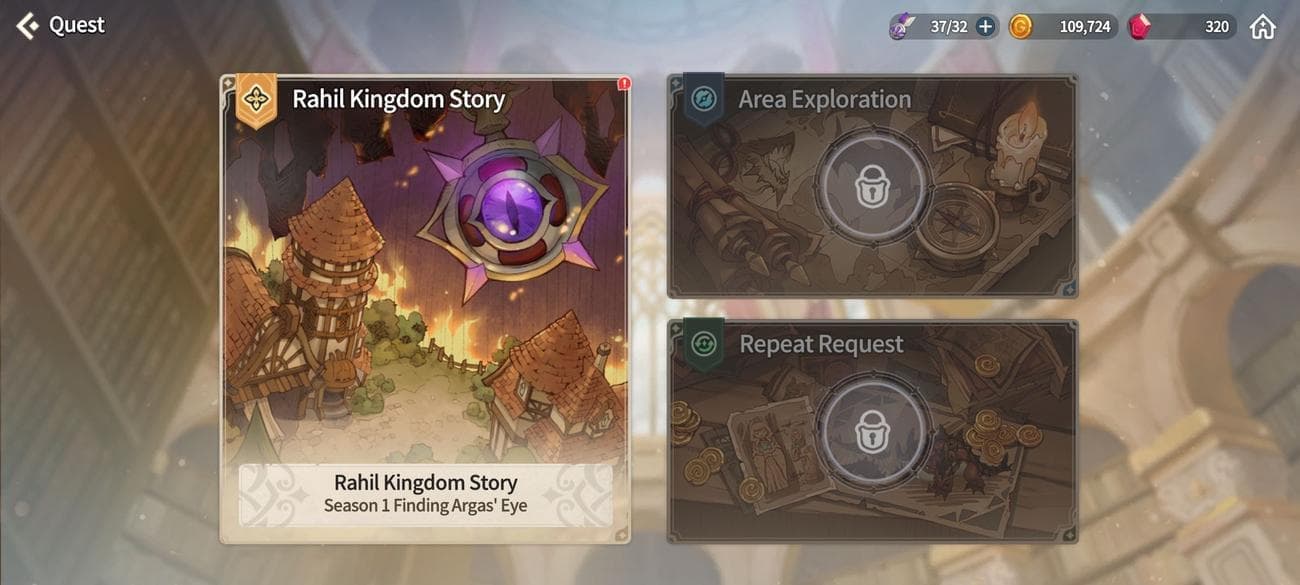Add more stamina with the plus button

[x=986, y=27]
